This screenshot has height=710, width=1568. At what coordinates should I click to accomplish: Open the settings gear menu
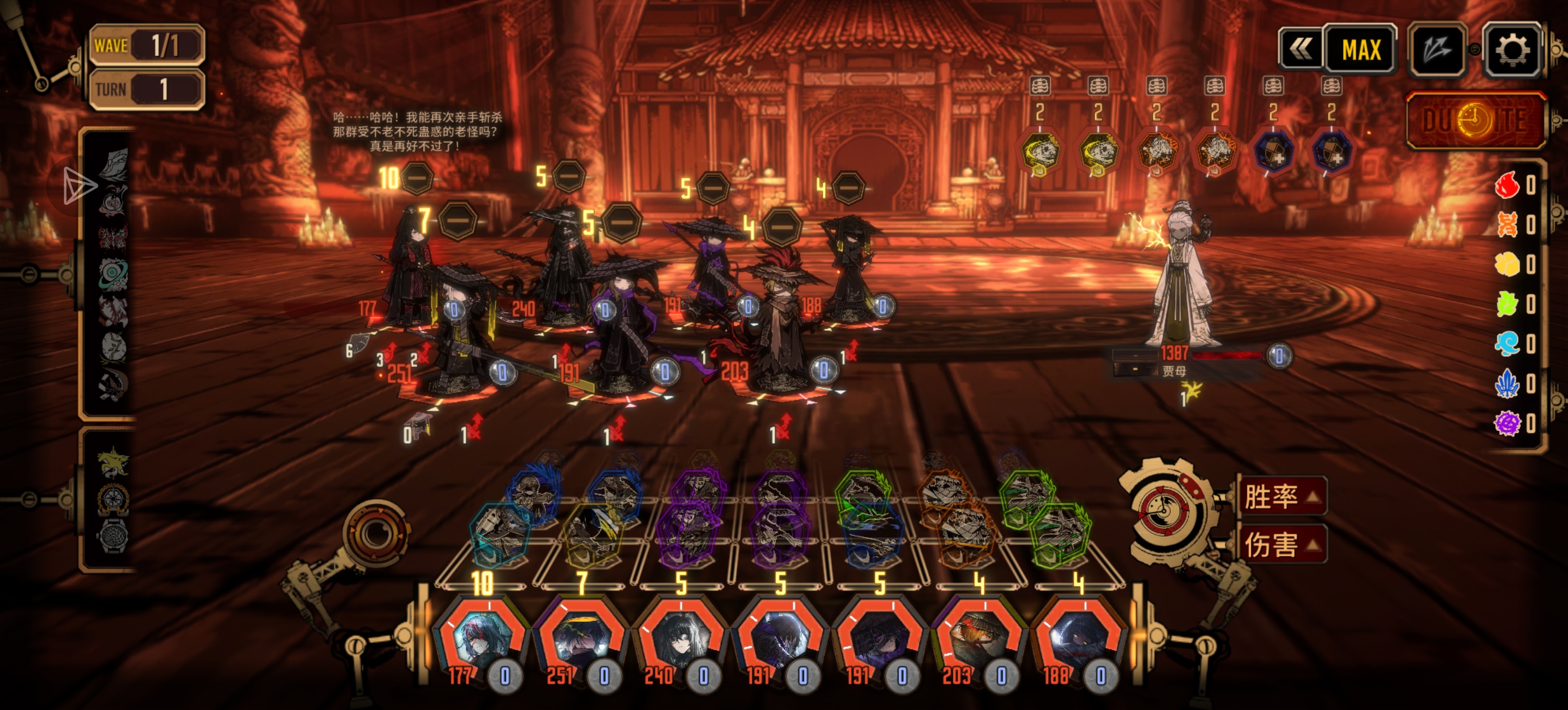tap(1512, 50)
